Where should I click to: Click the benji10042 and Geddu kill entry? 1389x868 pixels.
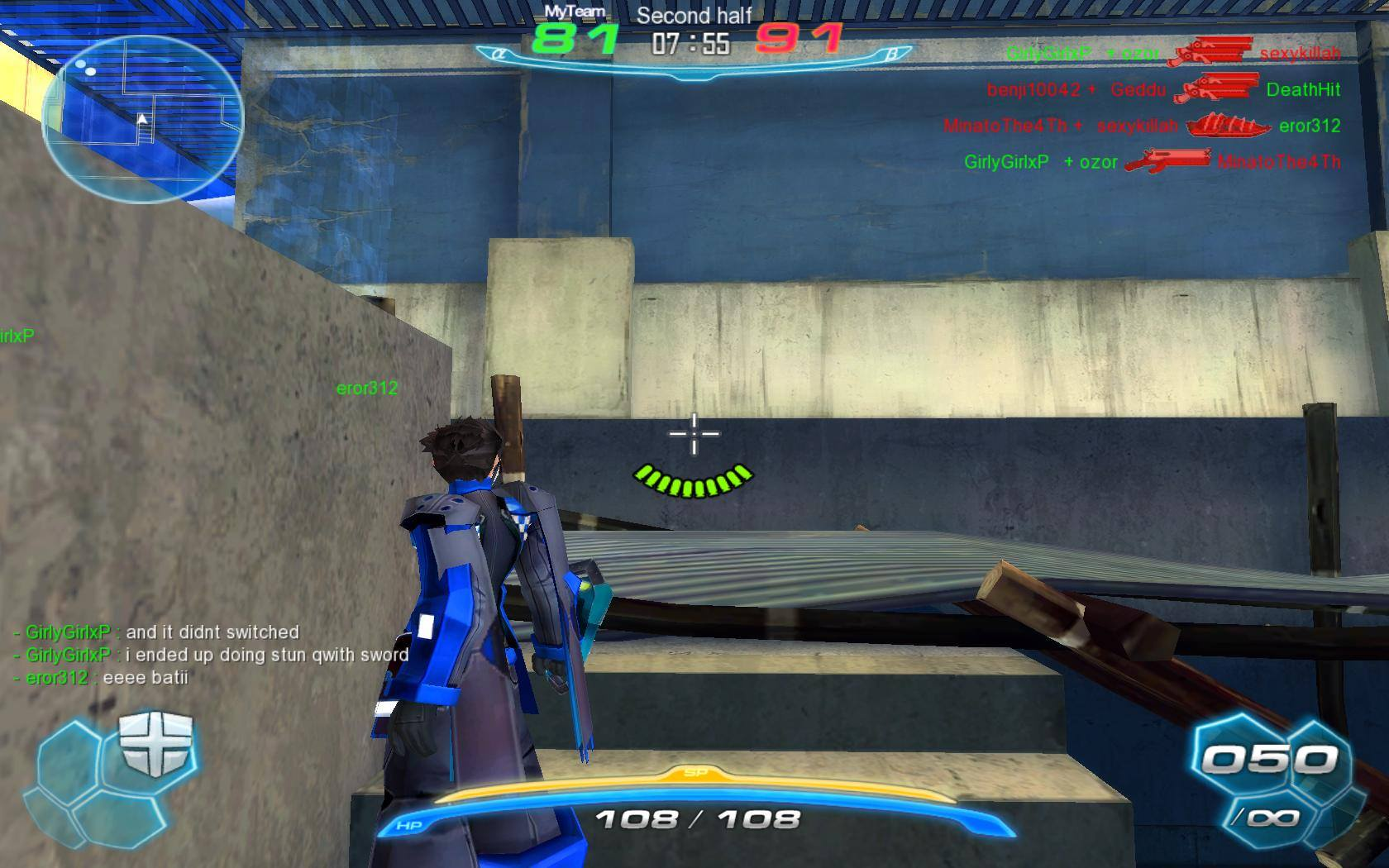tap(1162, 89)
